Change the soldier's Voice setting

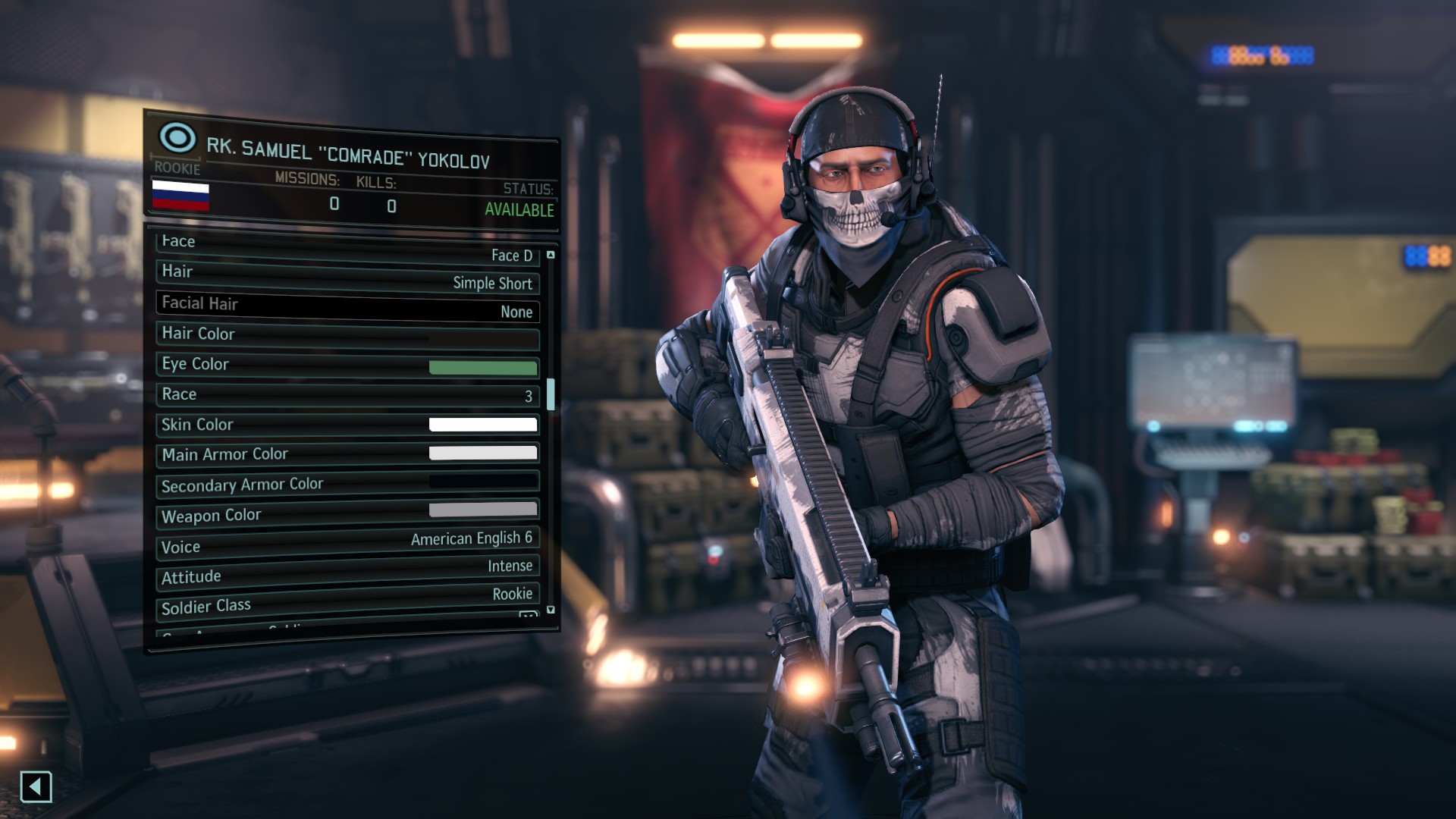pos(347,543)
